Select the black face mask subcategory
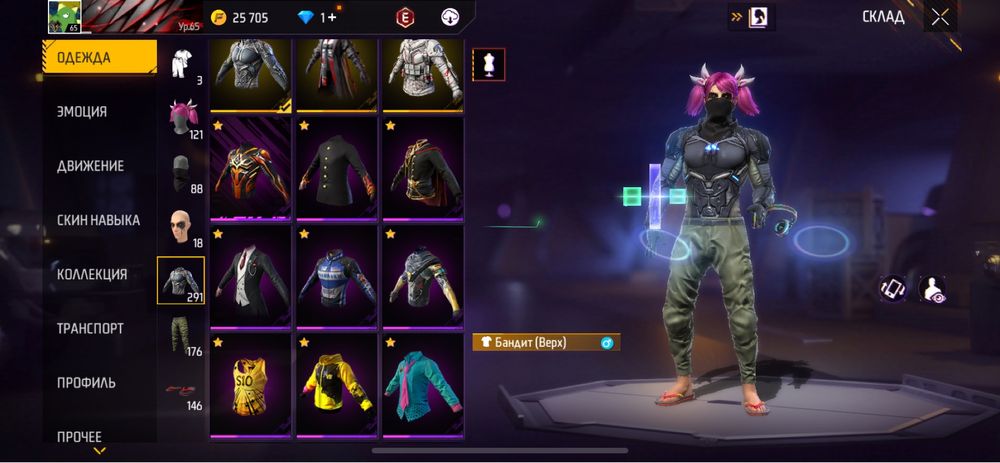 point(181,172)
